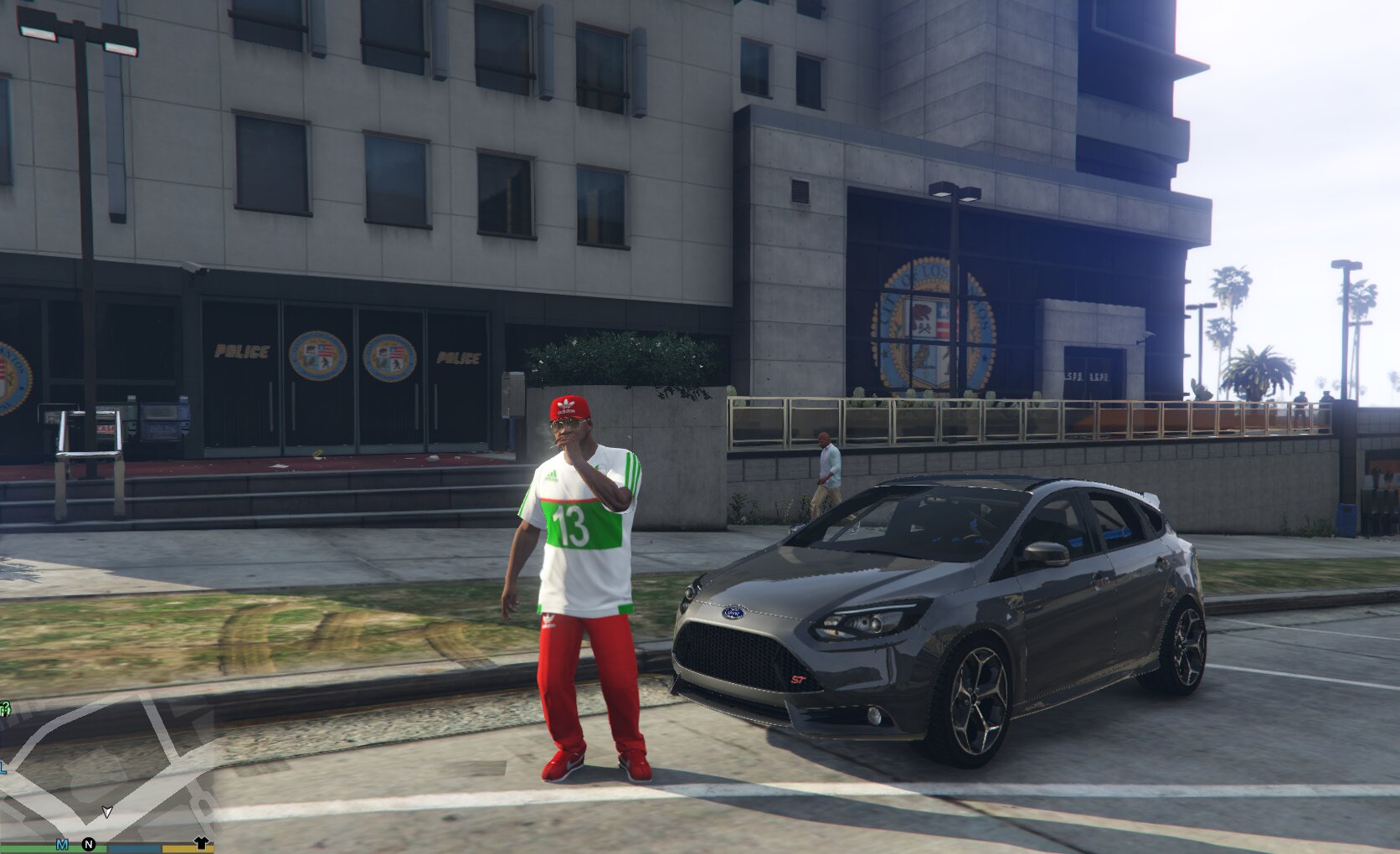The width and height of the screenshot is (1400, 854).
Task: Click the blue M mission blip
Action: (62, 844)
